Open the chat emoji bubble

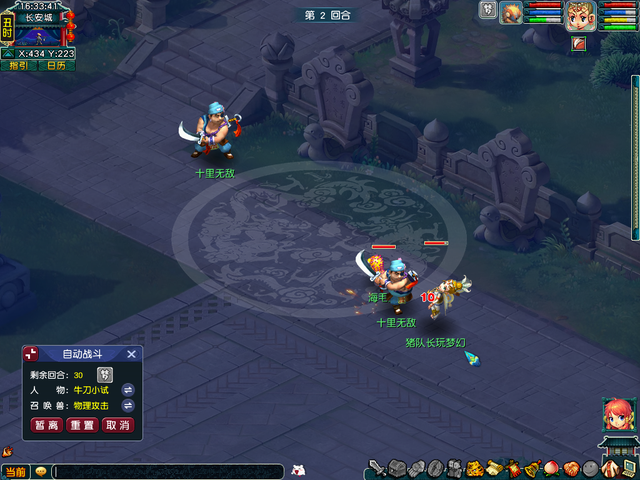(x=41, y=471)
